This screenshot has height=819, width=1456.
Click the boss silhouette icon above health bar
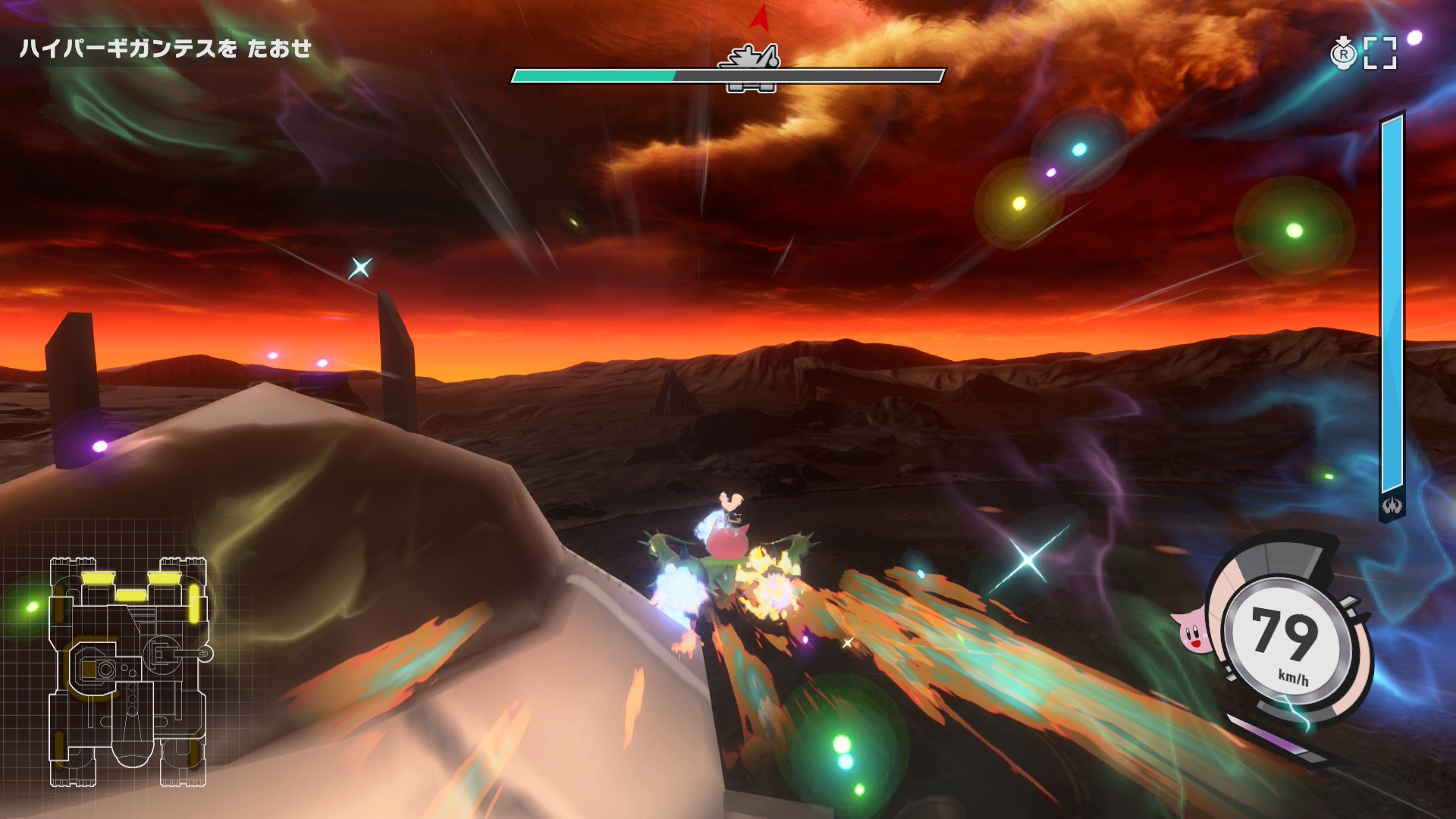[752, 58]
